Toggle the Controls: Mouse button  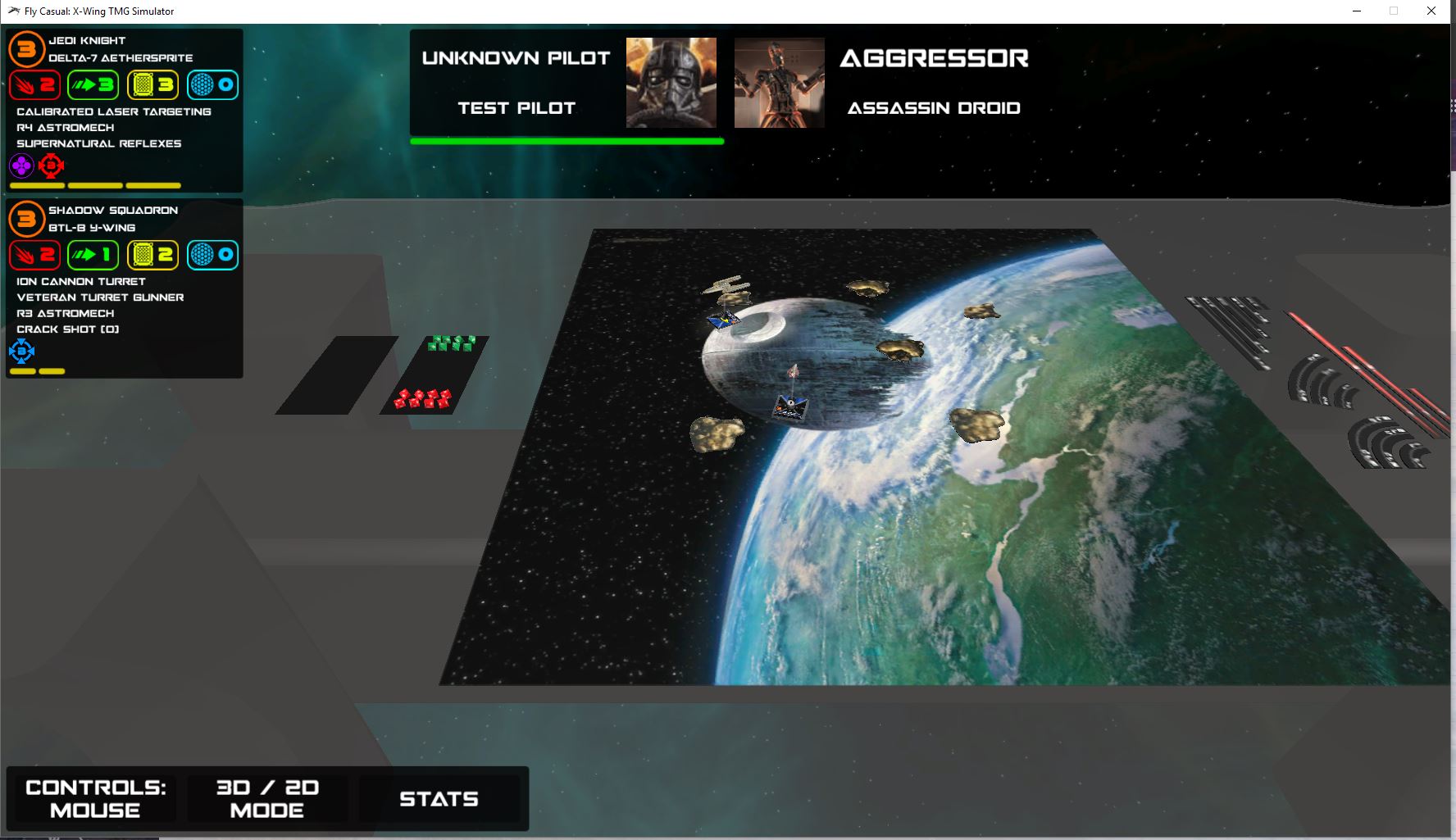coord(95,798)
